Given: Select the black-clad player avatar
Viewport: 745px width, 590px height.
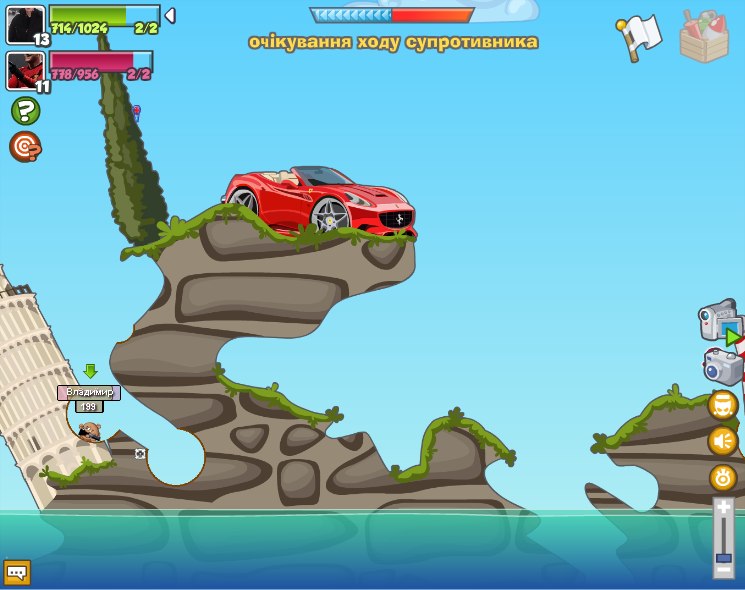Looking at the screenshot, I should pyautogui.click(x=25, y=25).
